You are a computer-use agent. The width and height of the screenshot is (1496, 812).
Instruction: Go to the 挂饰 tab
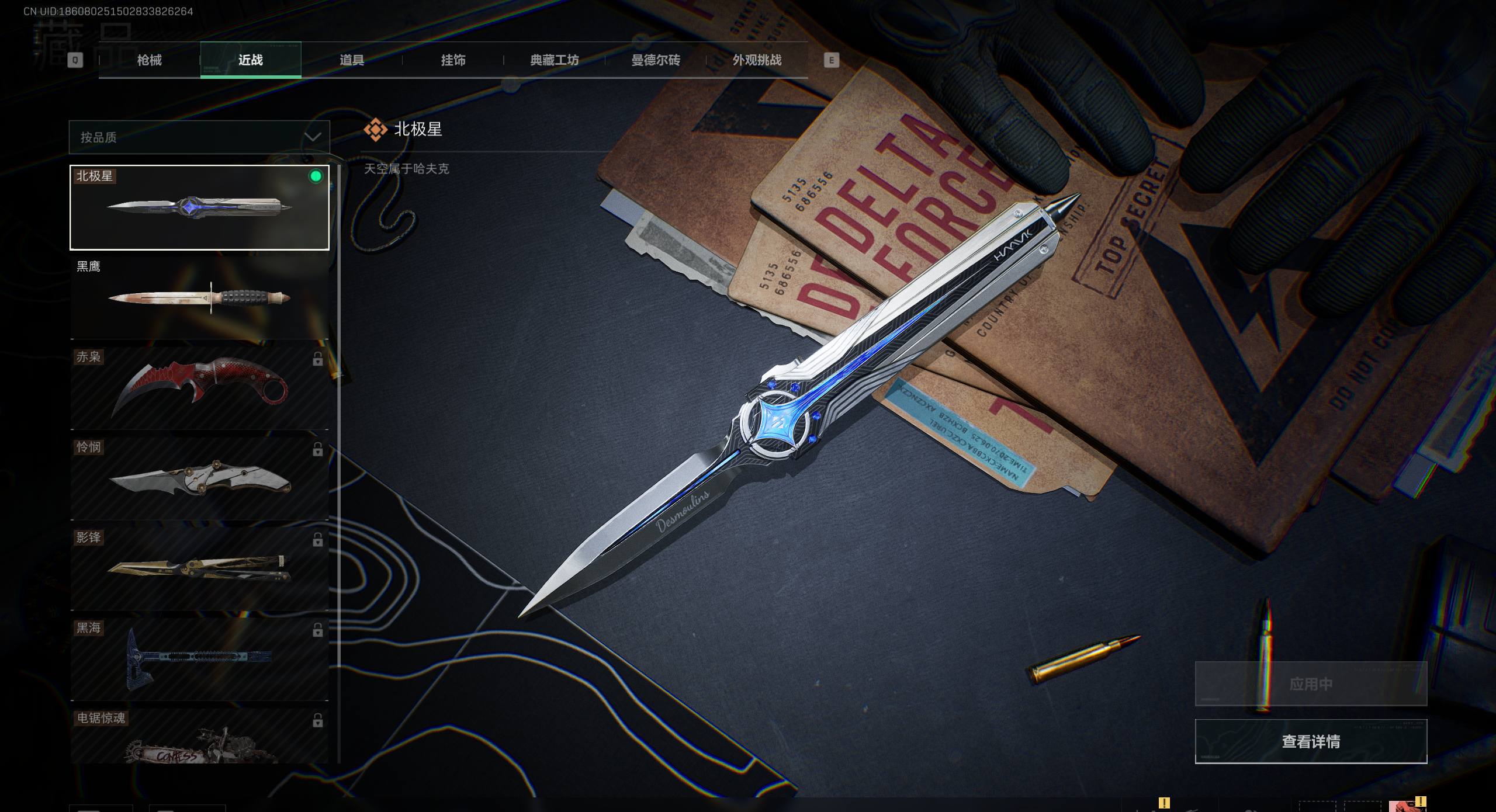pos(453,60)
